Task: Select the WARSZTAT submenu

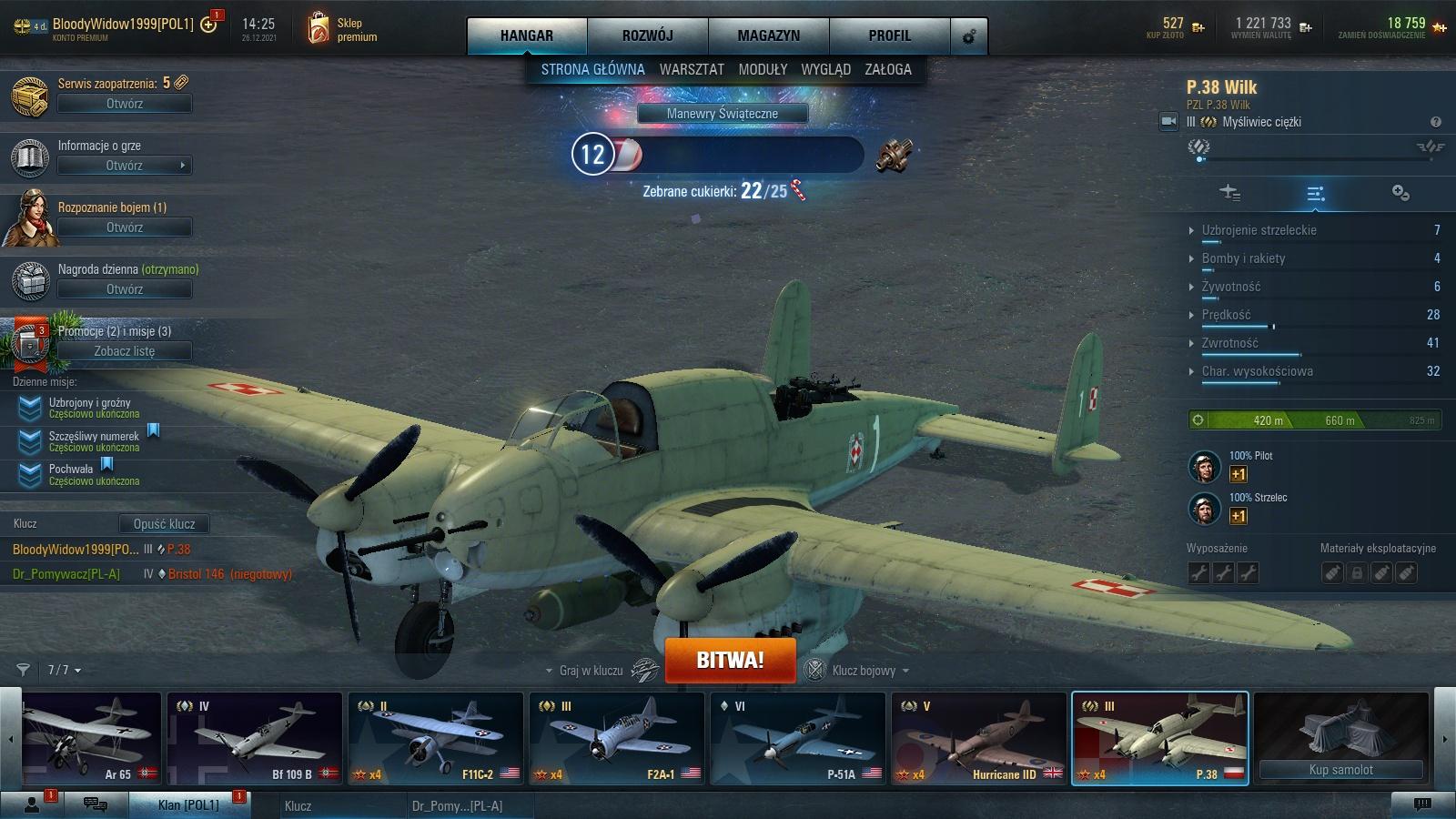Action: click(692, 69)
